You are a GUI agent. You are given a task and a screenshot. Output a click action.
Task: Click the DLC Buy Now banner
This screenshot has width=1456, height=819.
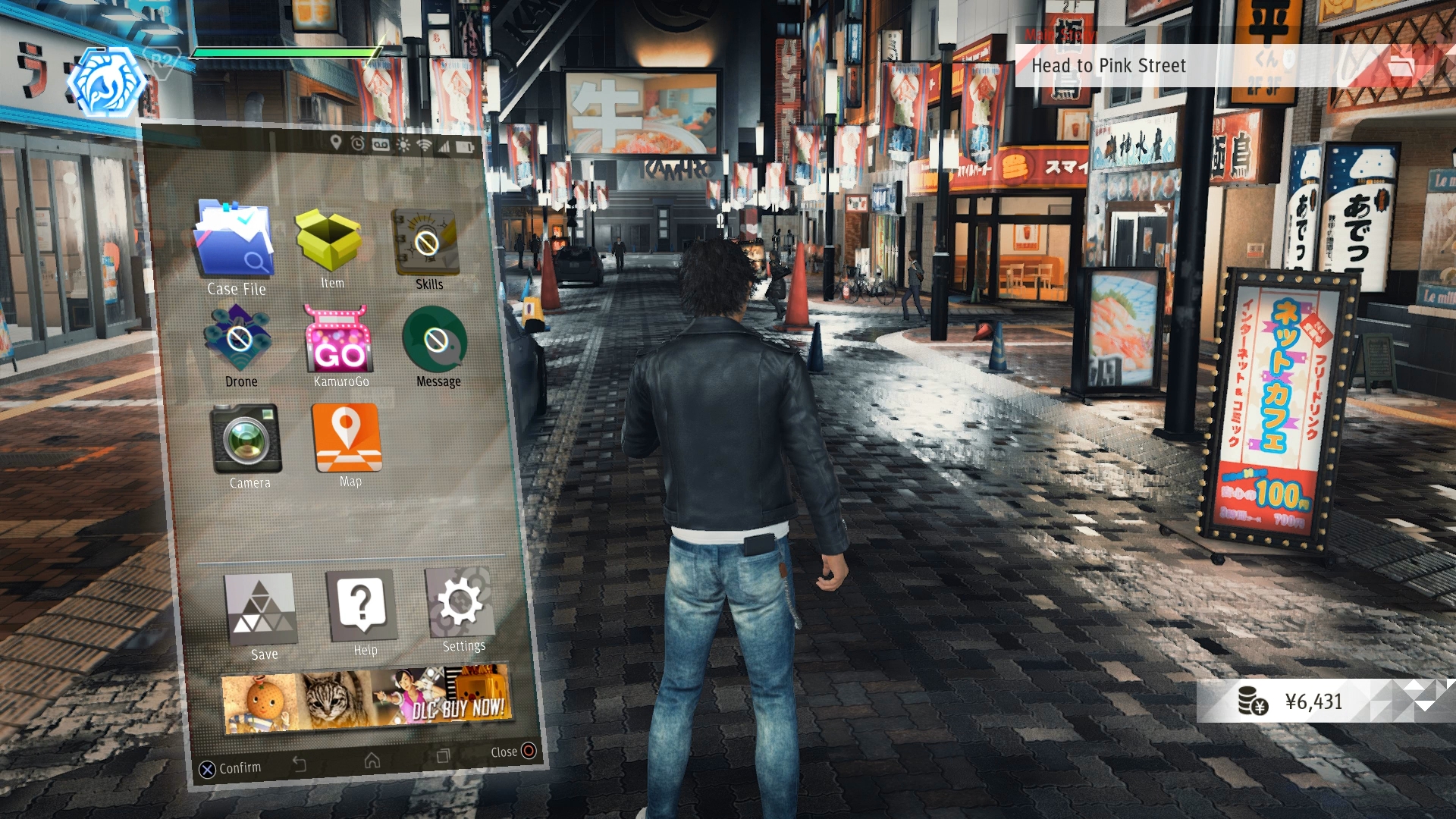[x=366, y=701]
